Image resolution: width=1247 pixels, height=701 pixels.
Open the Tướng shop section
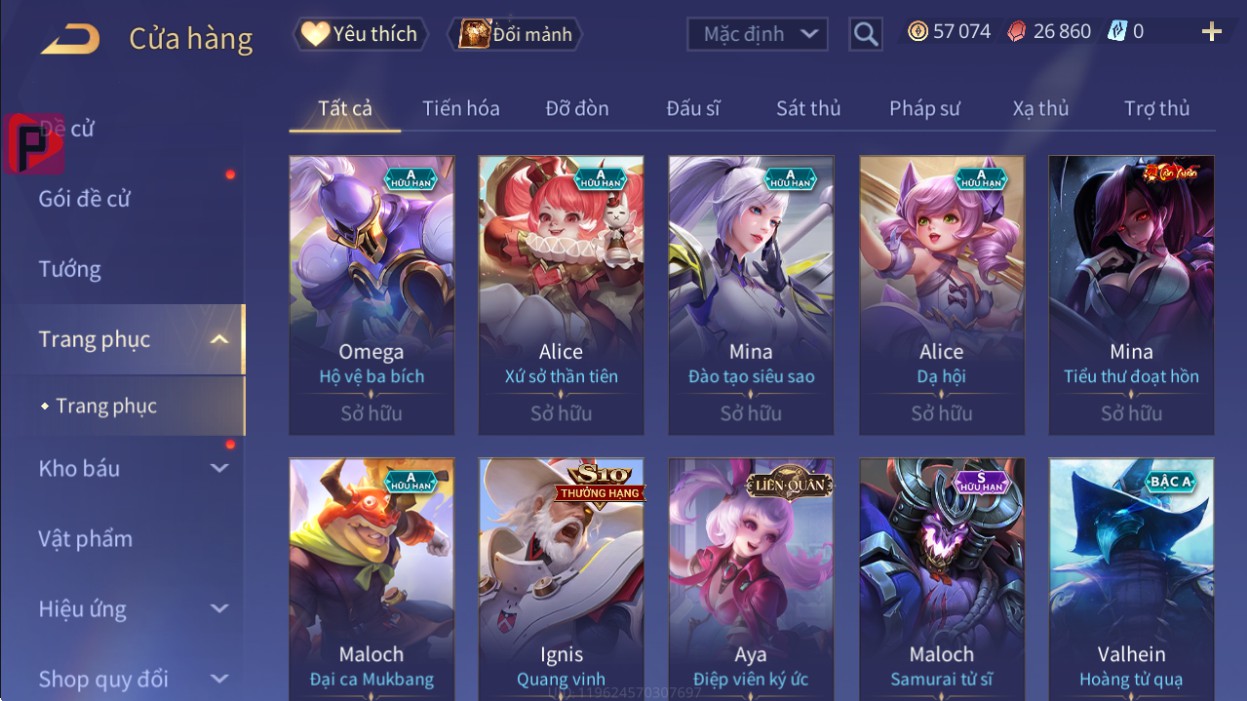pos(70,269)
